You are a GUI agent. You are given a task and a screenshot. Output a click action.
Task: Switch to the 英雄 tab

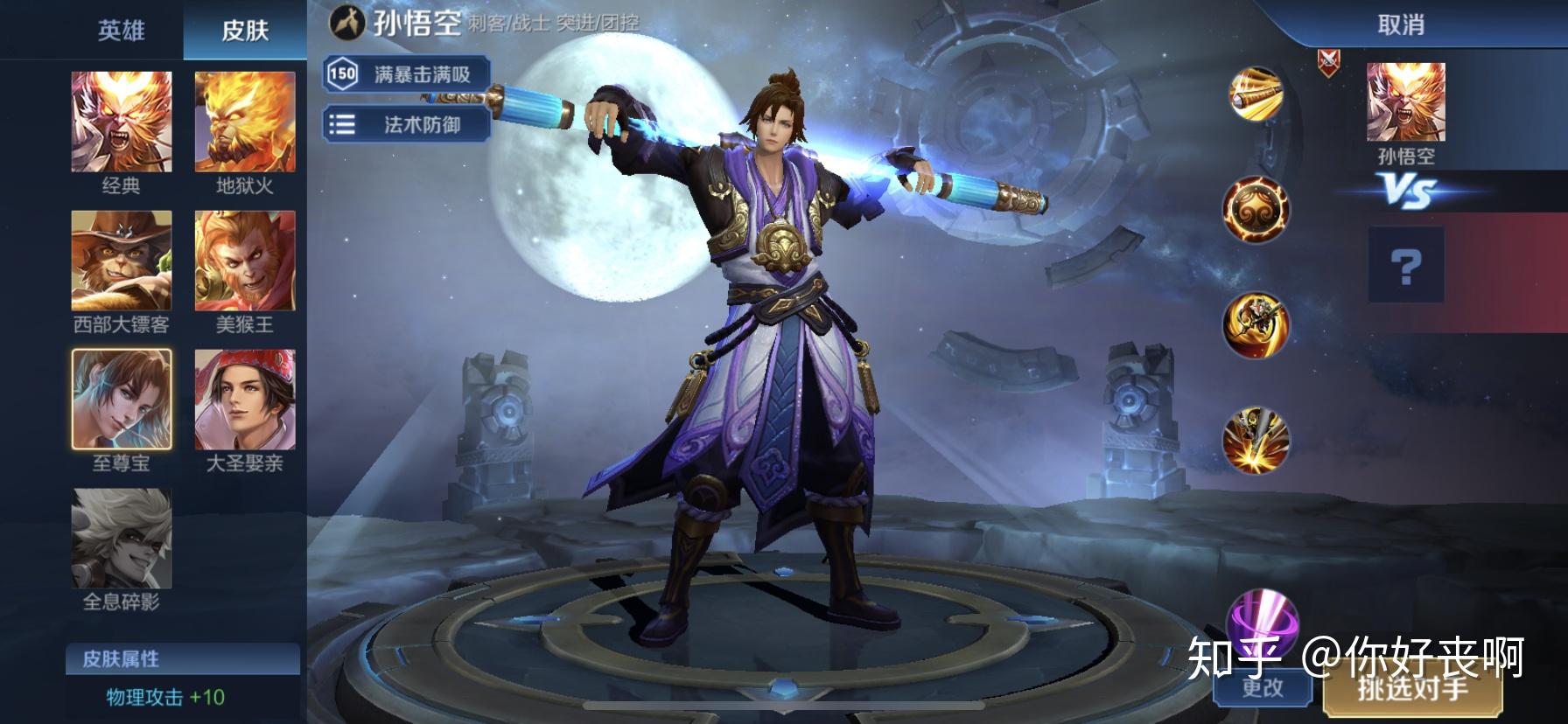point(121,31)
